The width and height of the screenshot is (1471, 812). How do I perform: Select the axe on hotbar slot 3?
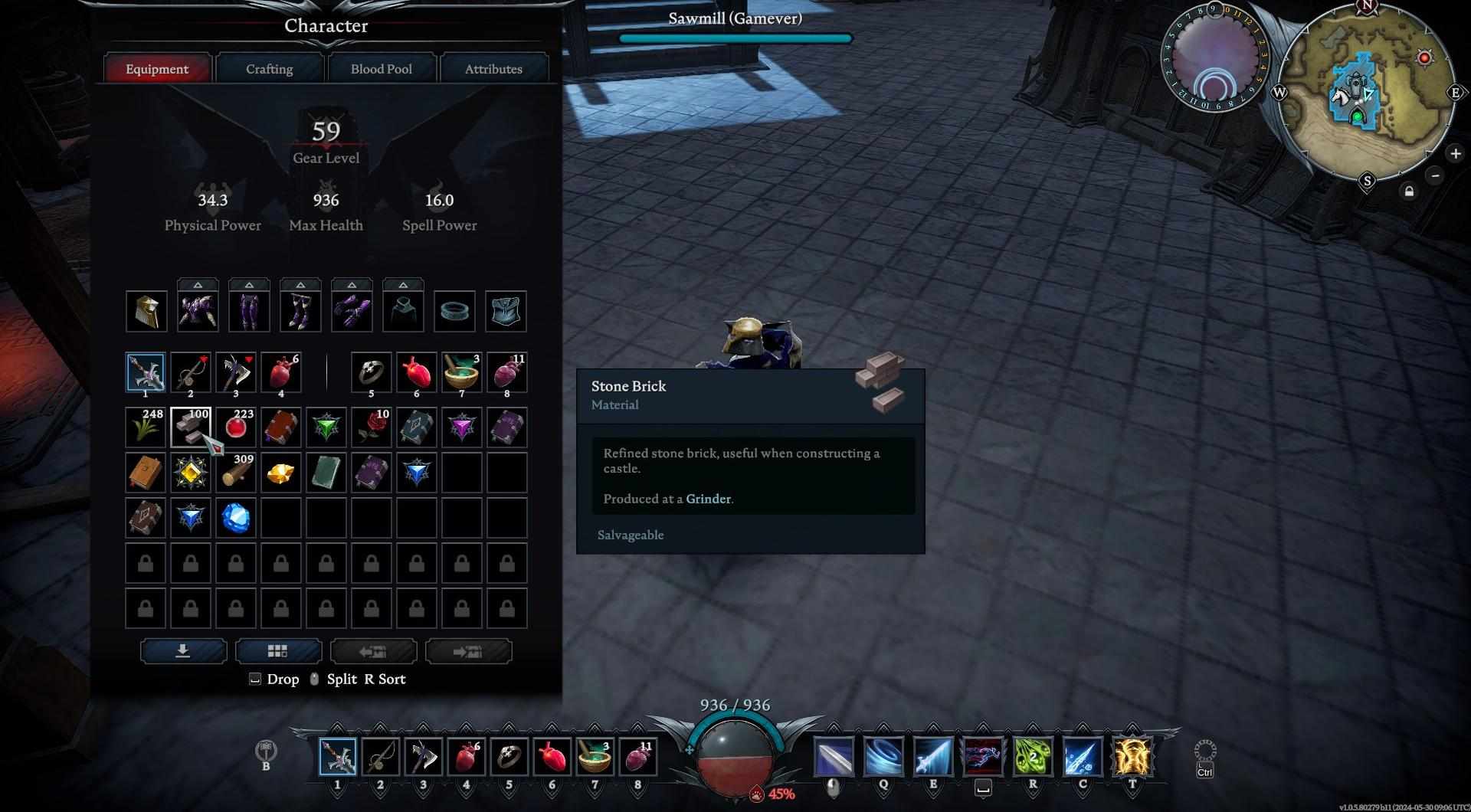[423, 757]
